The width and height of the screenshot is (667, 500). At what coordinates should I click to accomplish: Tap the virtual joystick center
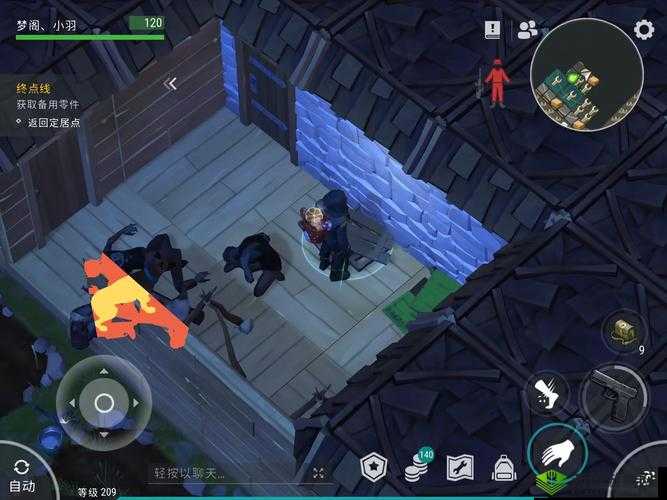click(x=104, y=403)
